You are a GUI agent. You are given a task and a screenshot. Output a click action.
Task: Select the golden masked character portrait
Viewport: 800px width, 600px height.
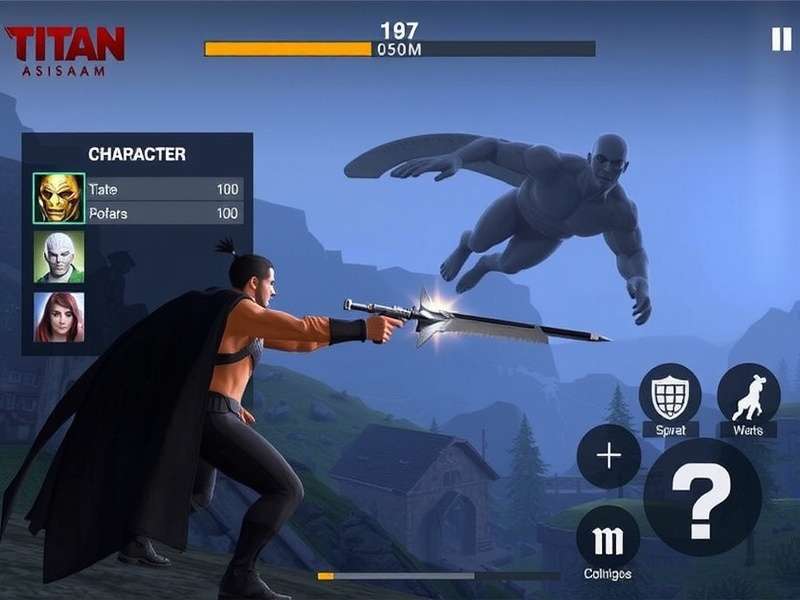click(59, 198)
